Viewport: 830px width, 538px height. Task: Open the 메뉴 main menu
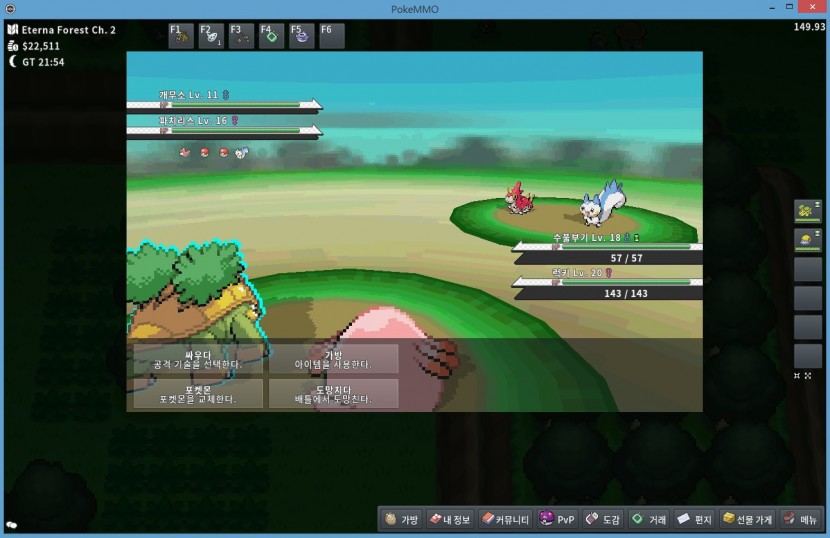click(x=801, y=519)
